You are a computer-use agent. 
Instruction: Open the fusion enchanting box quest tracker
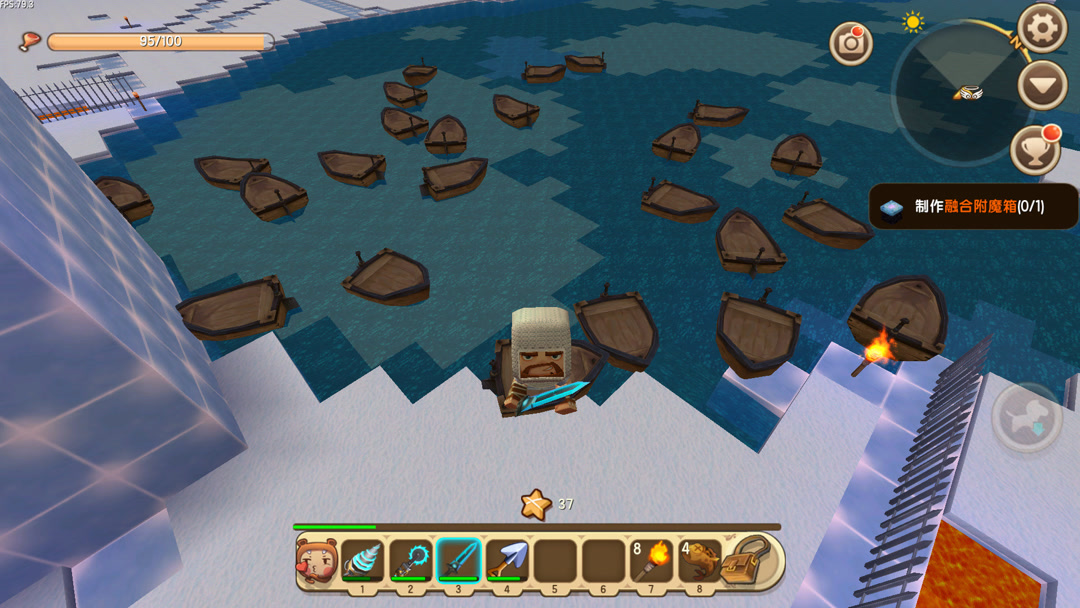pos(973,207)
